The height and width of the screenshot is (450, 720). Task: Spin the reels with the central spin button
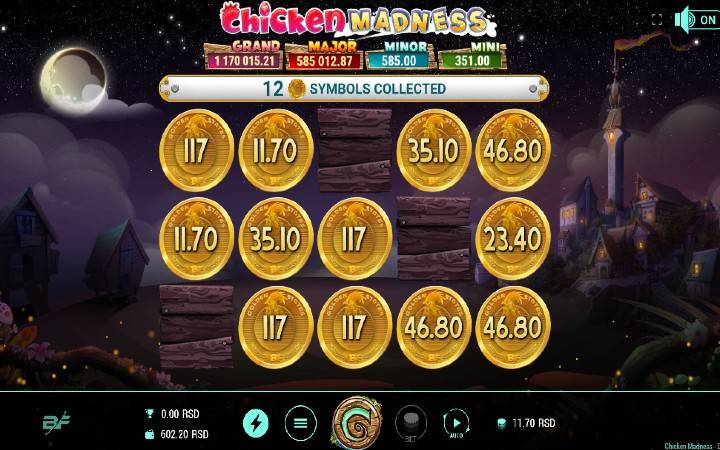355,422
